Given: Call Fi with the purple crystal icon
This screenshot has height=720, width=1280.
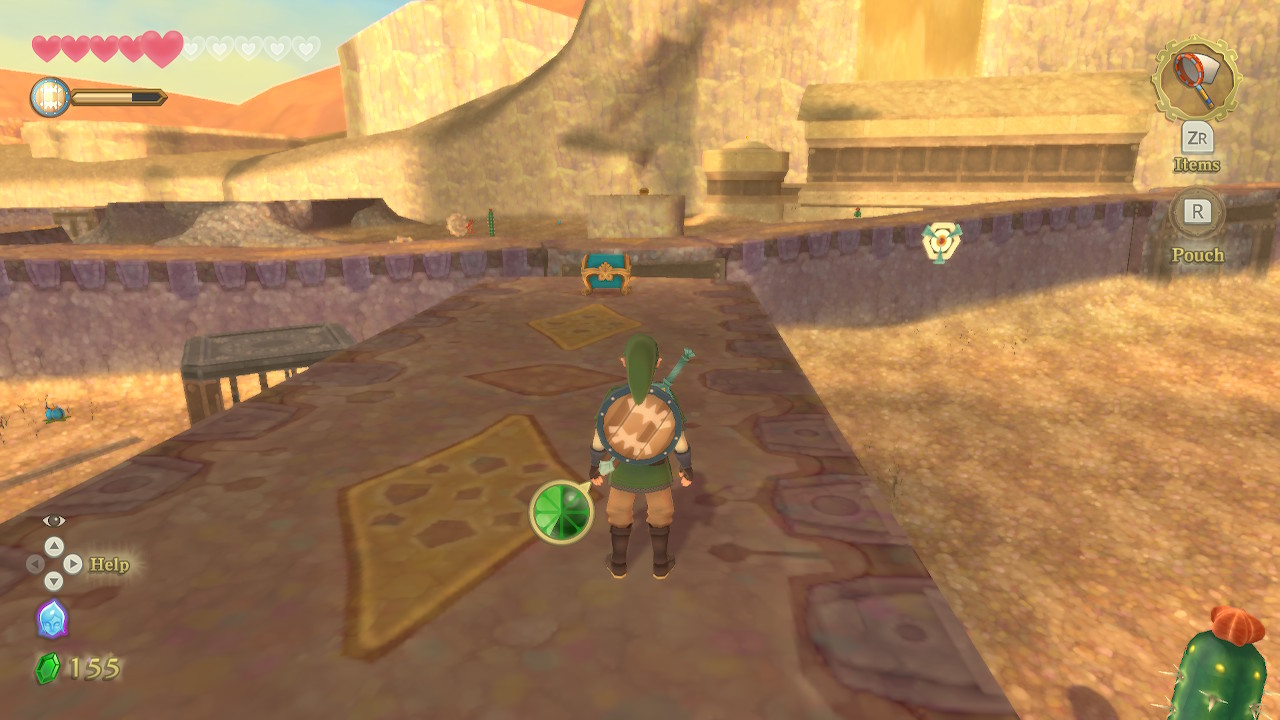Looking at the screenshot, I should [52, 618].
